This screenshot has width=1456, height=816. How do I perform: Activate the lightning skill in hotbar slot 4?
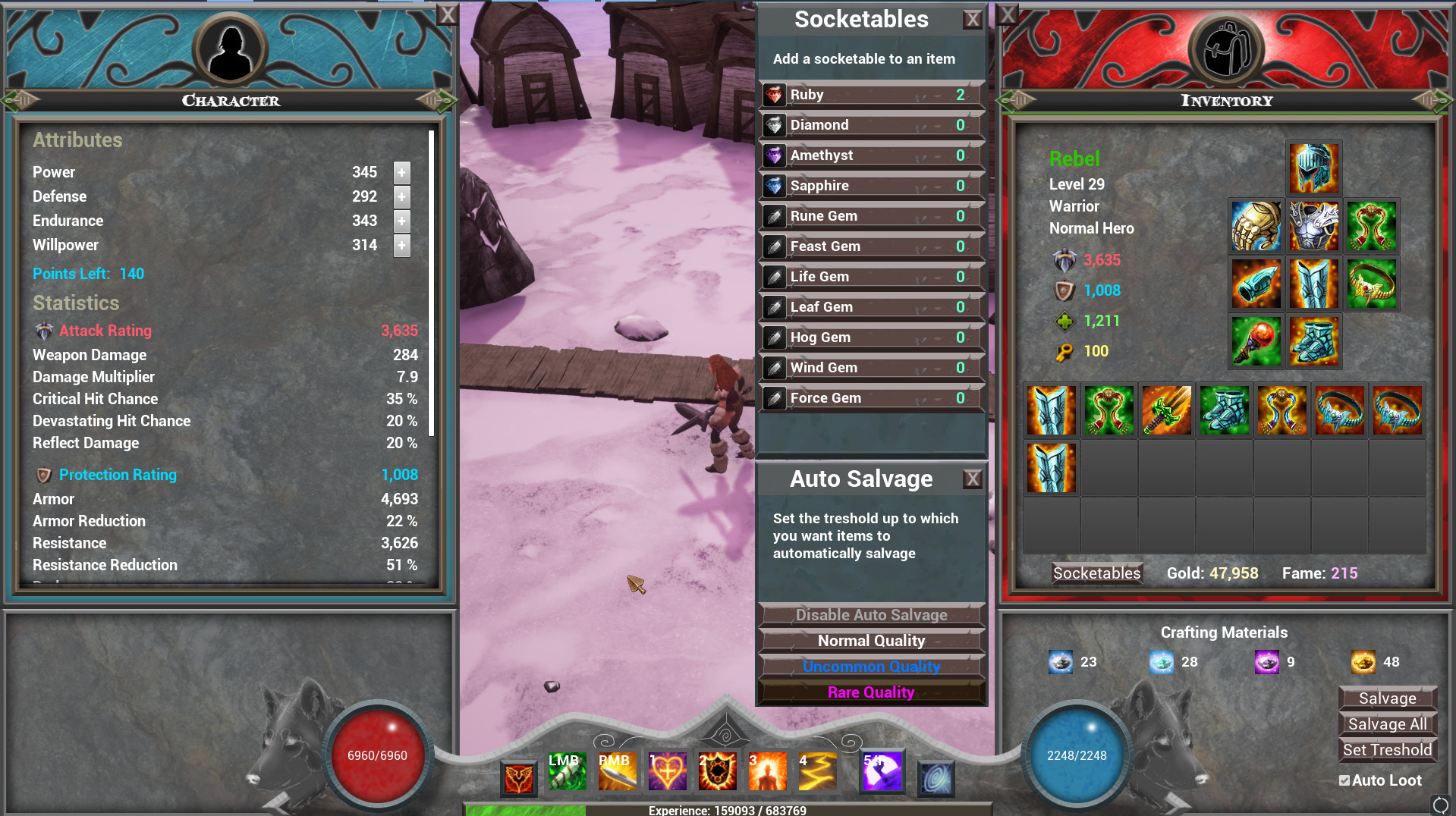click(818, 771)
